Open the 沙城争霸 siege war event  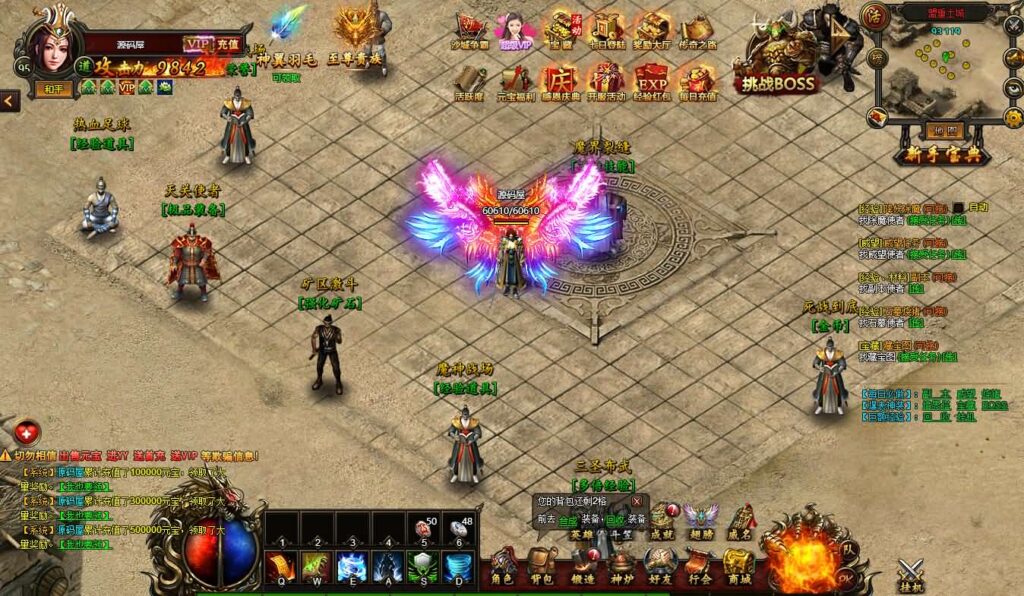pos(471,30)
